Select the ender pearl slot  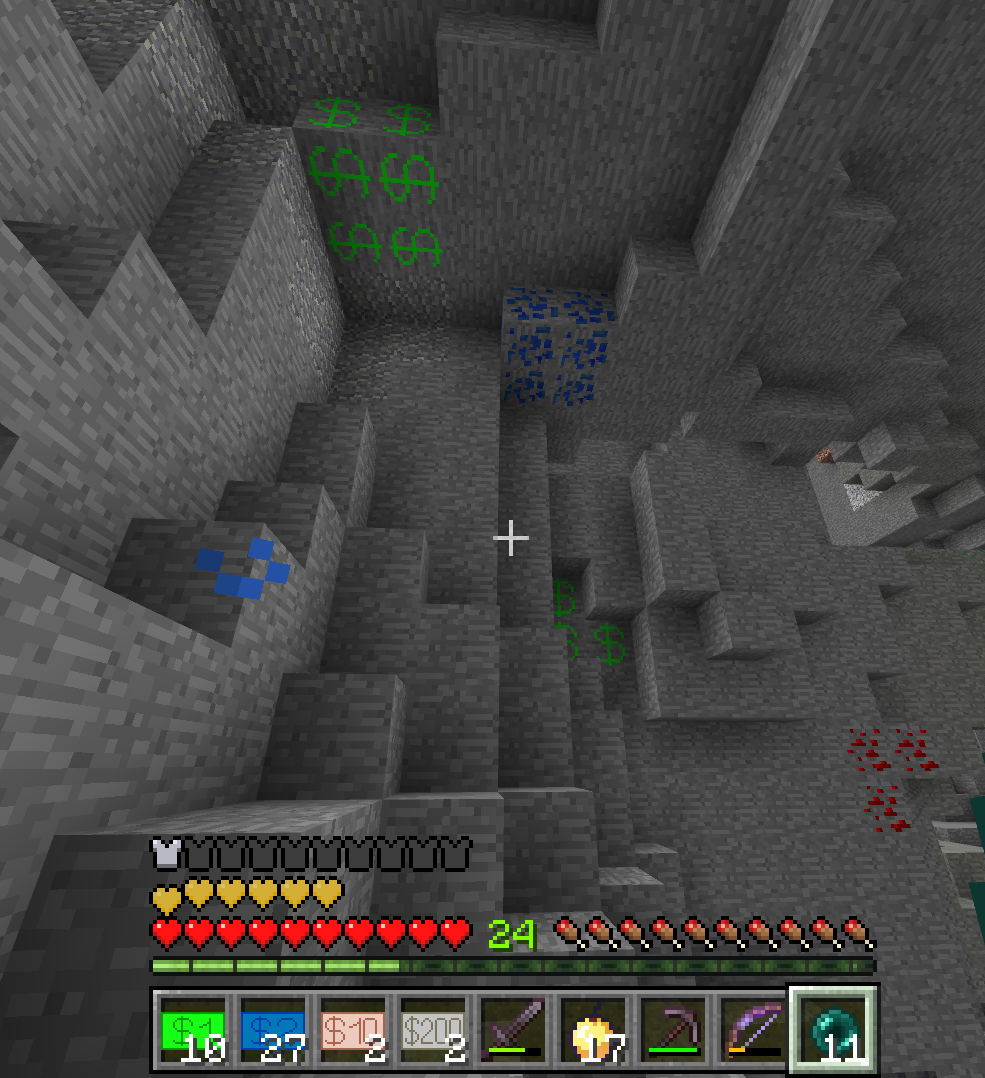tap(833, 1030)
